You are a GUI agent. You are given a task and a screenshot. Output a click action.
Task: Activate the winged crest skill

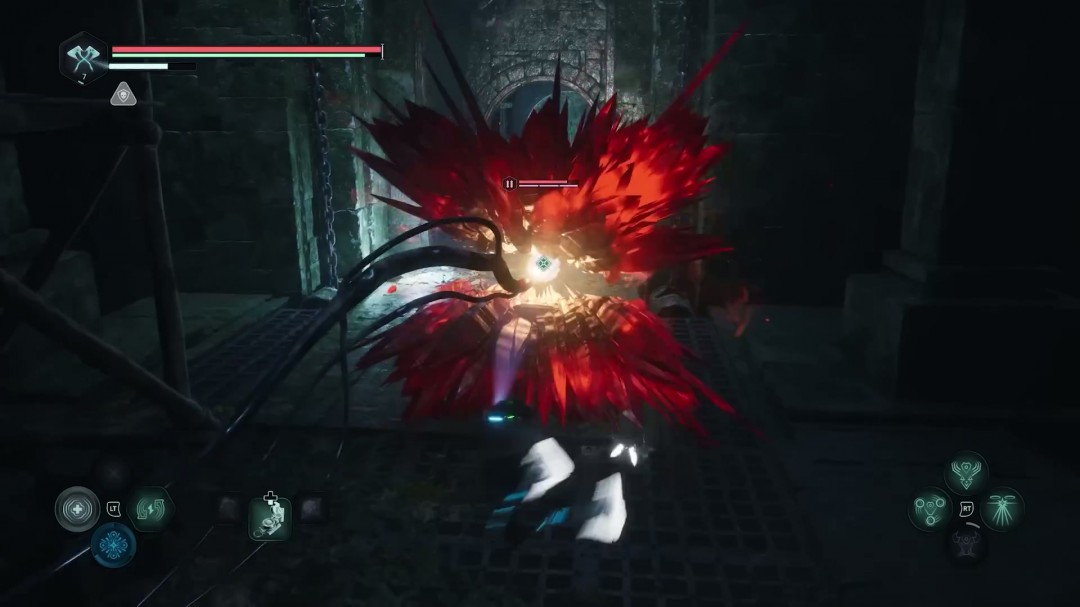tap(966, 473)
